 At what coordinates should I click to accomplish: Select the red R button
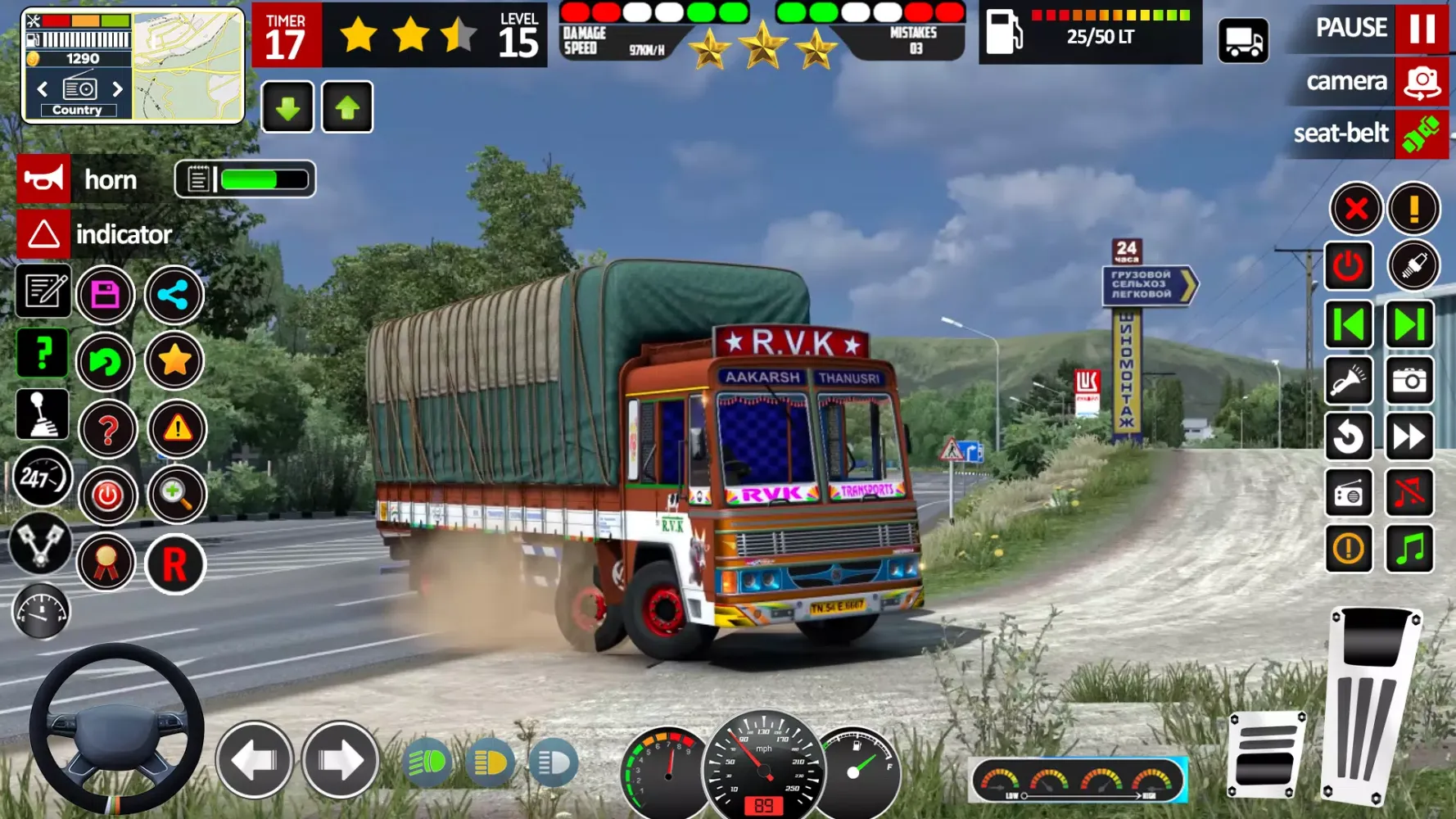tap(174, 564)
